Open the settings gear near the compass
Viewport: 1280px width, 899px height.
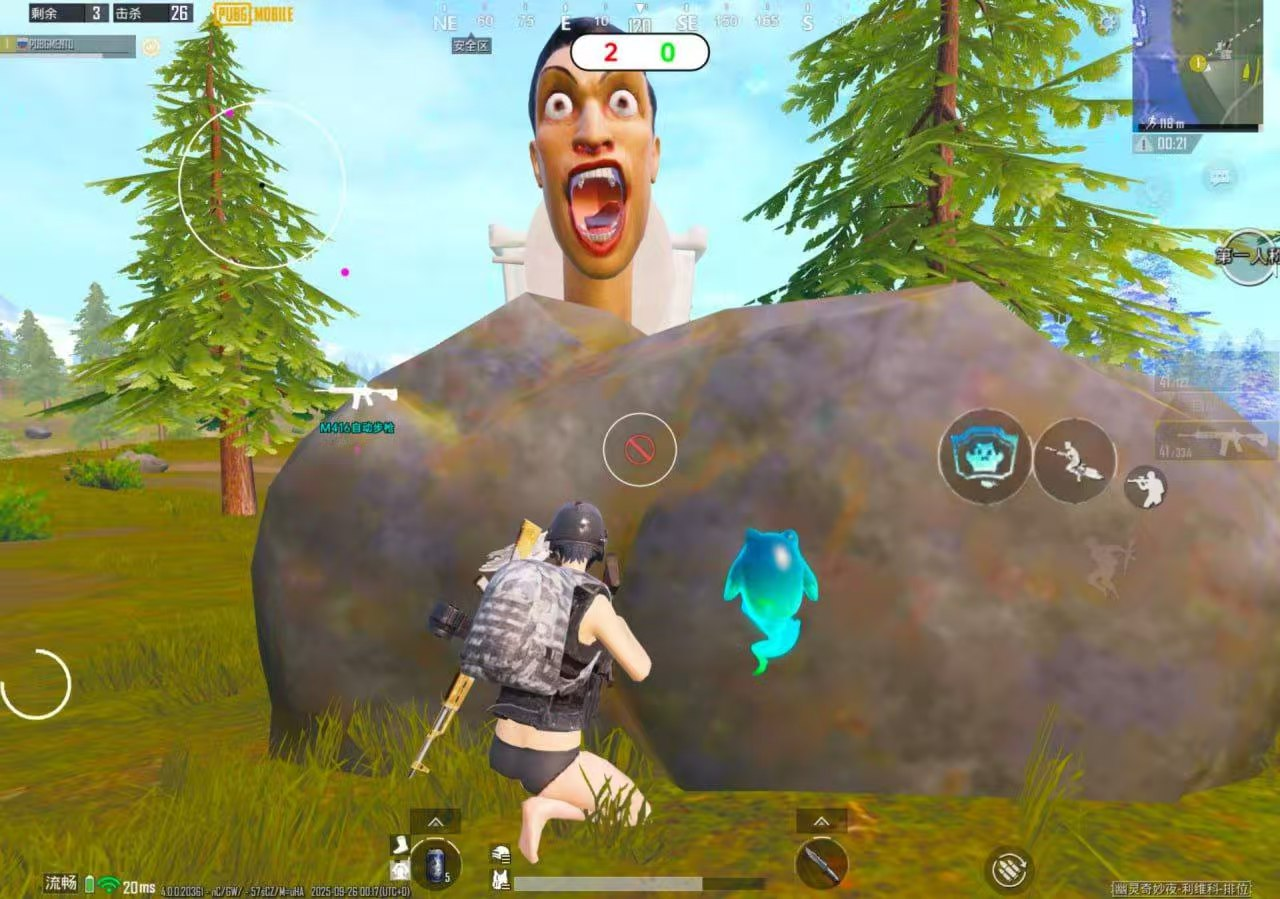click(x=1107, y=21)
